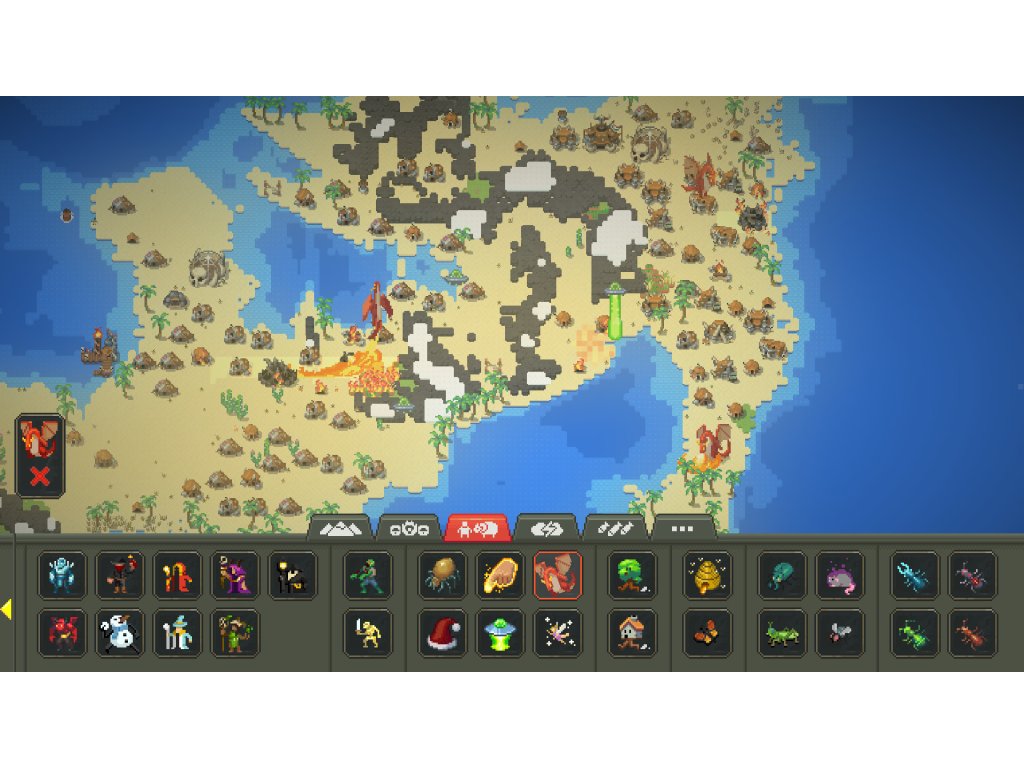The width and height of the screenshot is (1024, 768).
Task: Select the beehive icon
Action: 707,575
